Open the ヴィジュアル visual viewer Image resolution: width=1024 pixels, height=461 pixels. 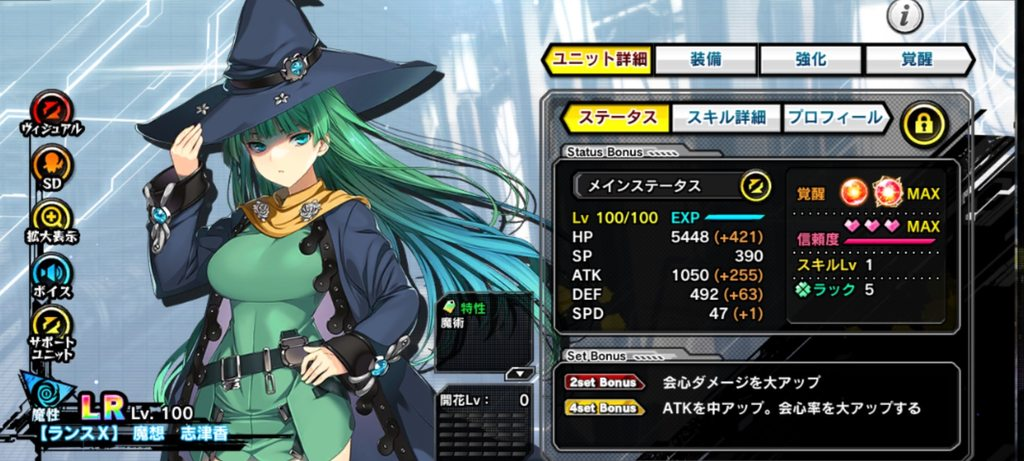point(50,109)
